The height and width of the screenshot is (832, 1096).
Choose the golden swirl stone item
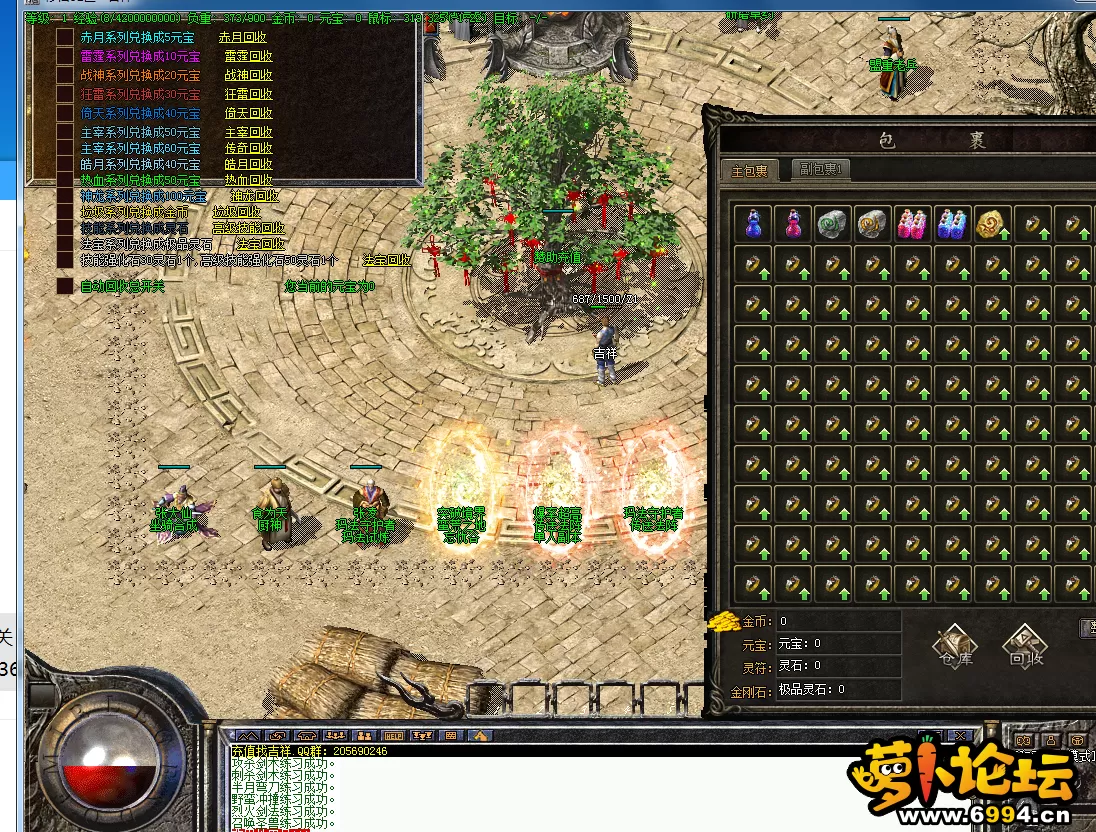(x=992, y=223)
